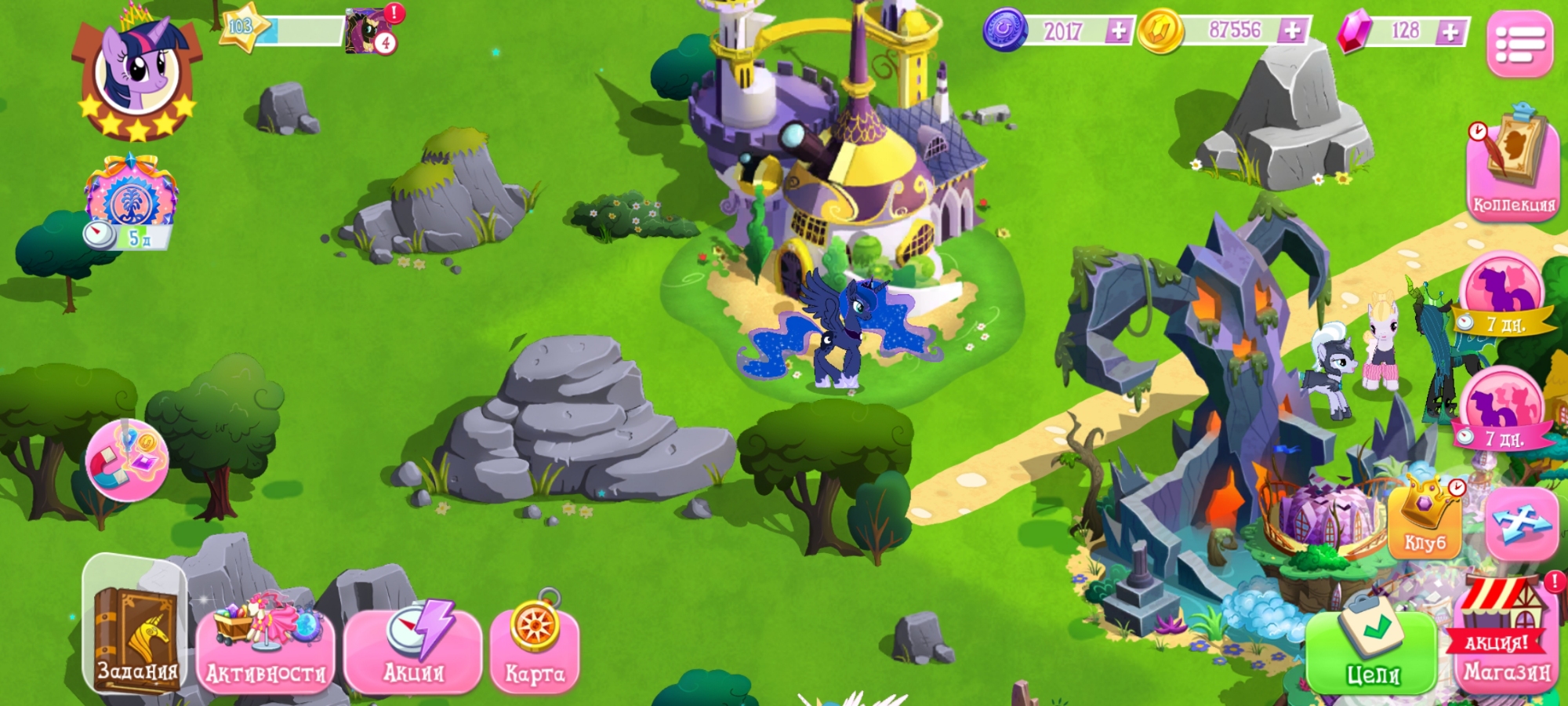Add more gems with the plus button
The height and width of the screenshot is (706, 1568).
point(1451,31)
